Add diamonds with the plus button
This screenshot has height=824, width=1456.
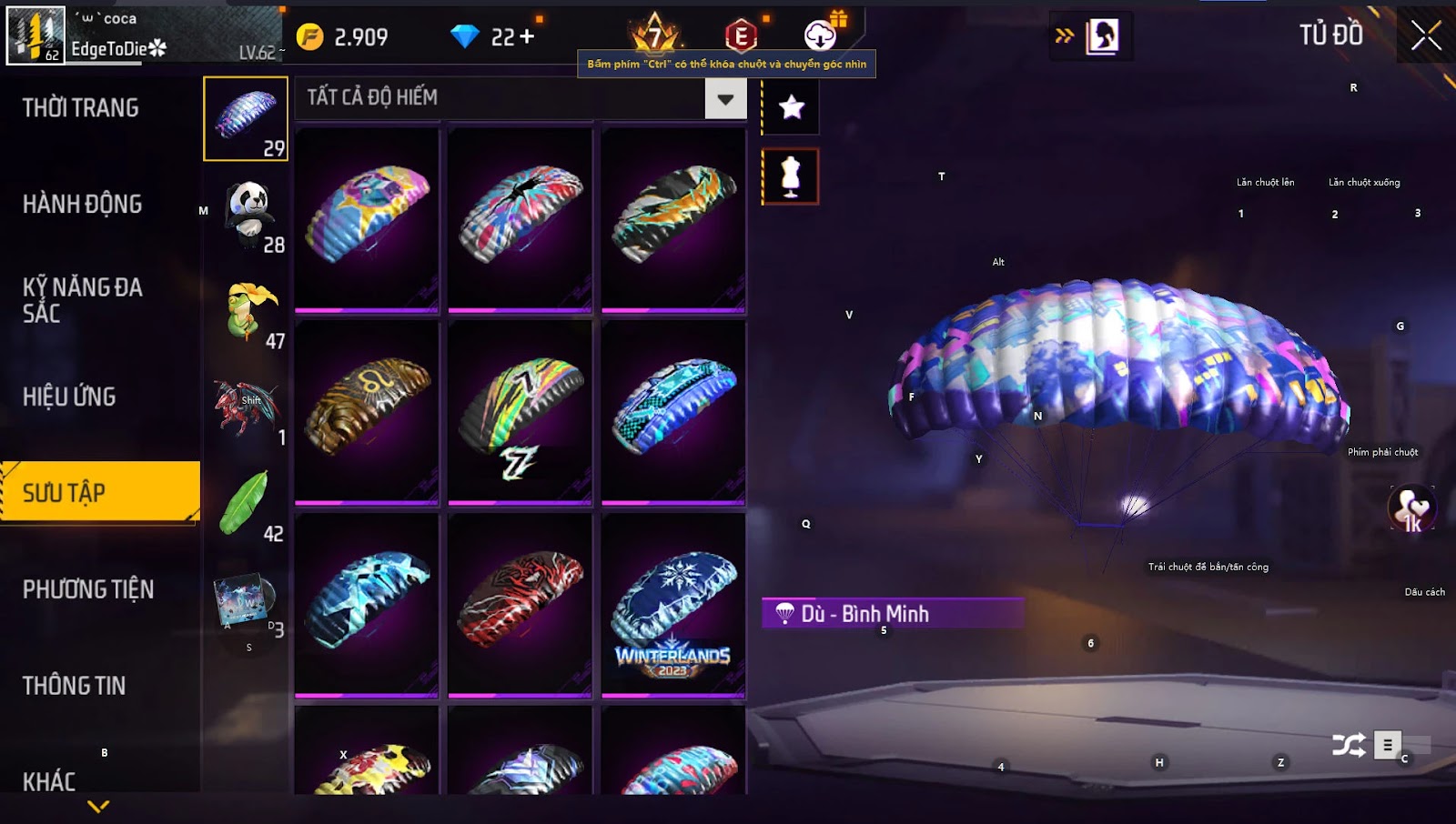click(x=527, y=36)
